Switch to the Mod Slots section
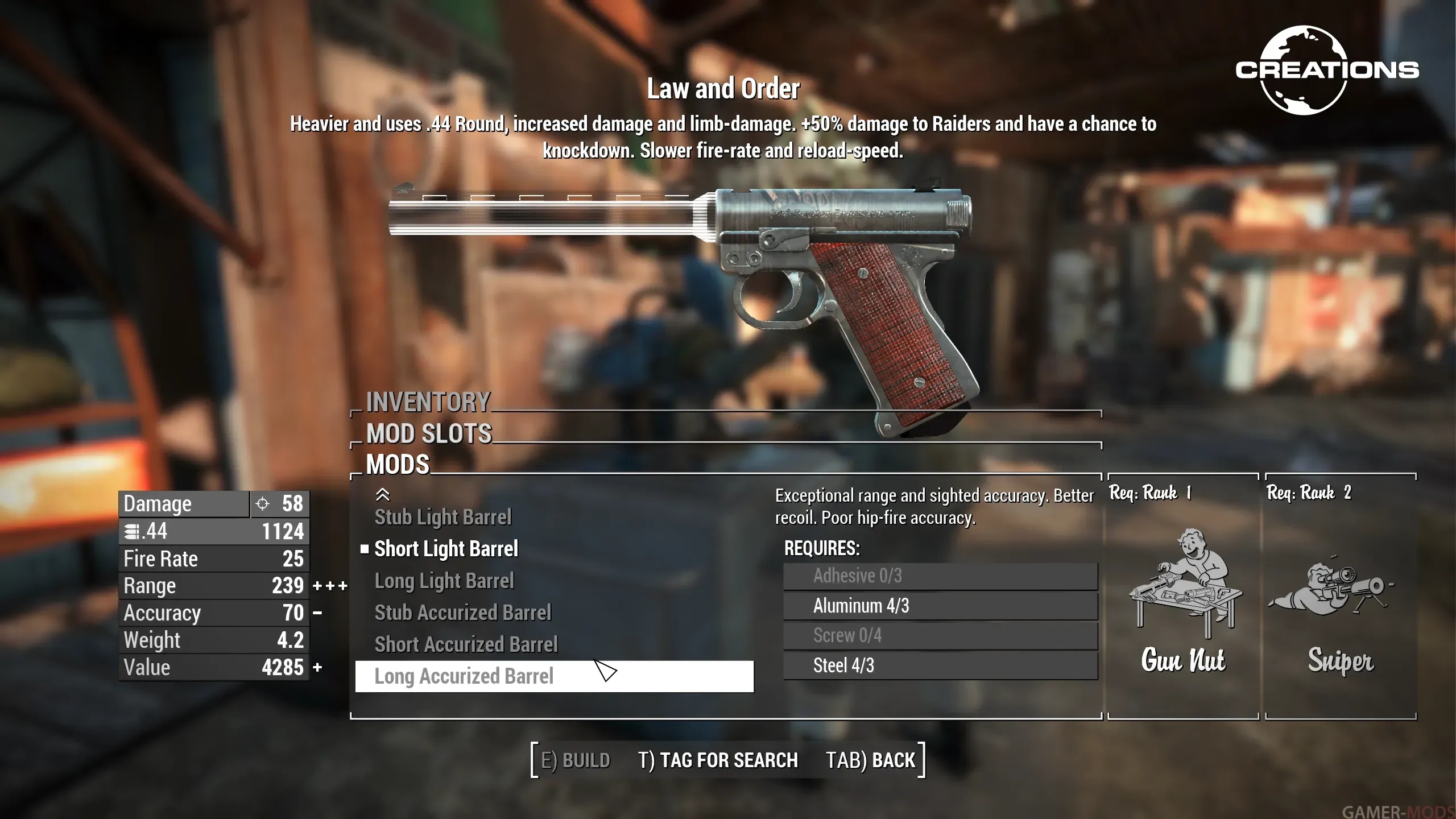The width and height of the screenshot is (1456, 819). (429, 433)
